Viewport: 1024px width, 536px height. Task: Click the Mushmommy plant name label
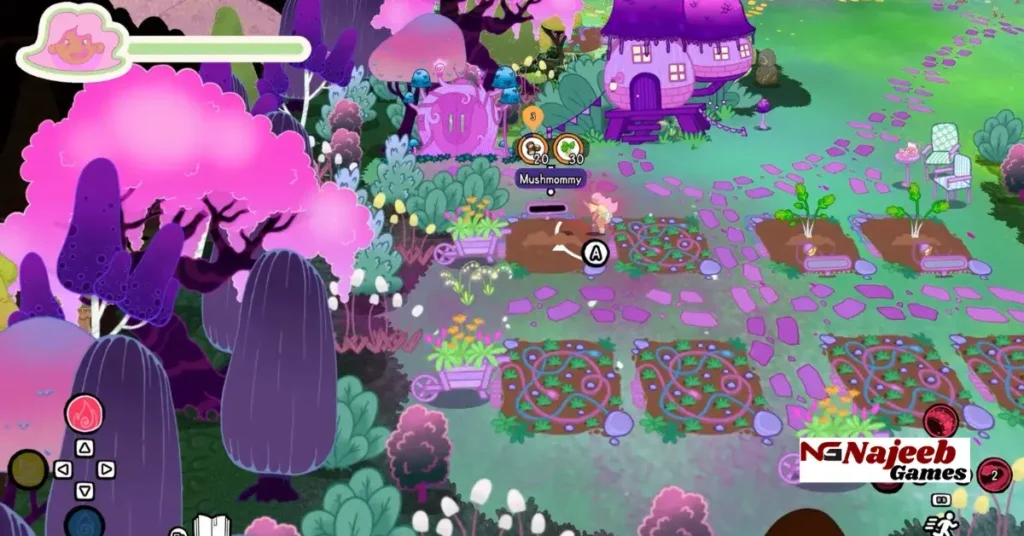(549, 178)
